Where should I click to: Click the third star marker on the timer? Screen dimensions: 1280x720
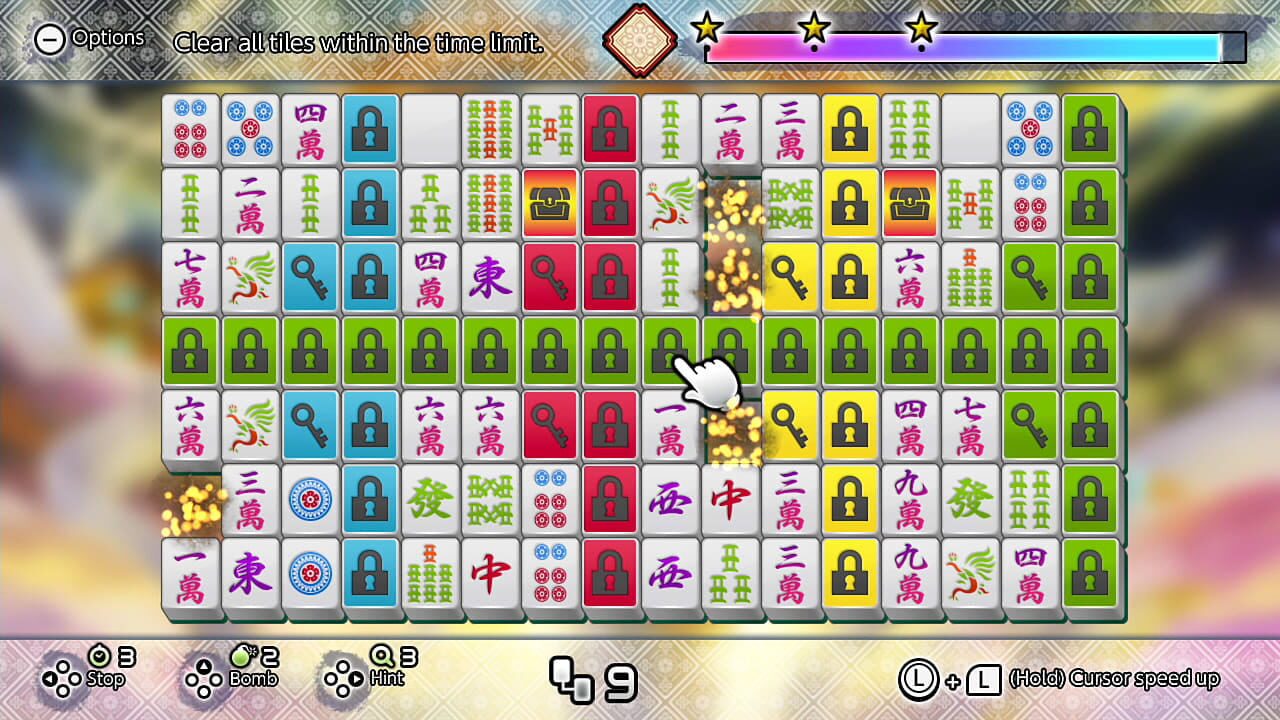(x=919, y=30)
